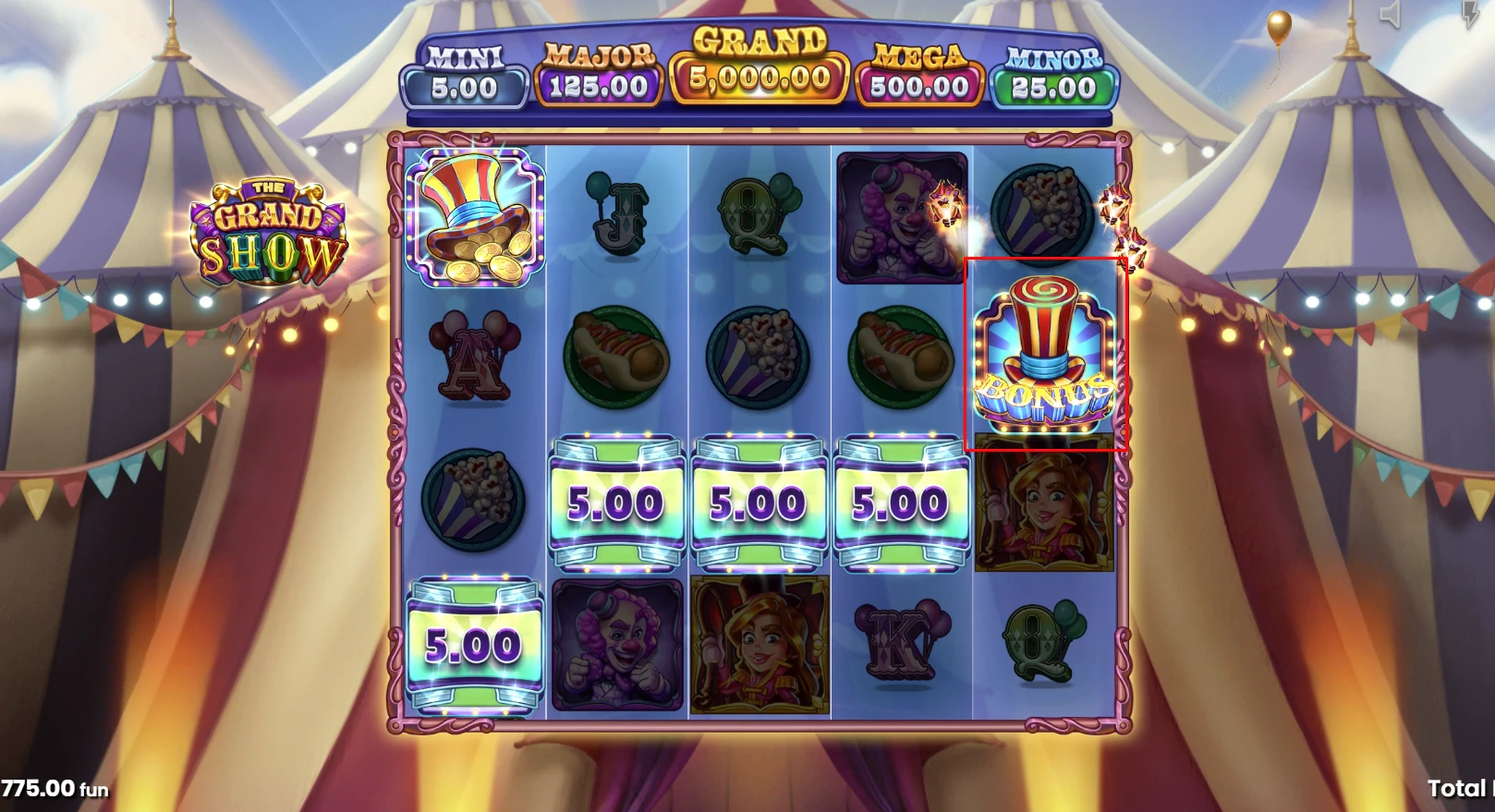This screenshot has height=812, width=1495.
Task: Click the popcorn symbol on reel three
Action: [757, 356]
